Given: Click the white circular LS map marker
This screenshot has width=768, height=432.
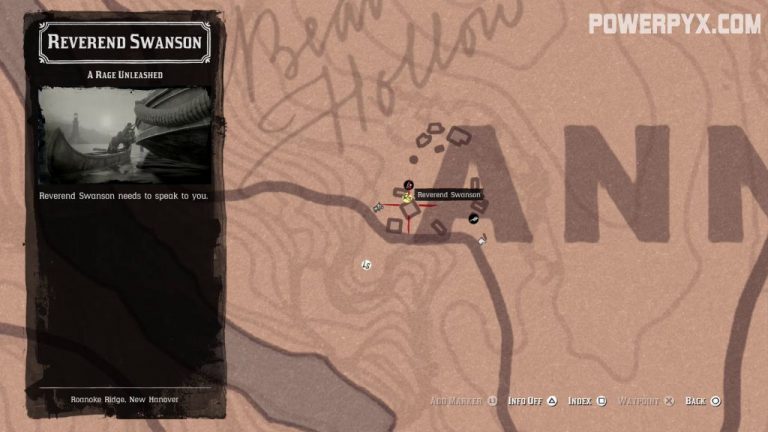Looking at the screenshot, I should pos(367,264).
